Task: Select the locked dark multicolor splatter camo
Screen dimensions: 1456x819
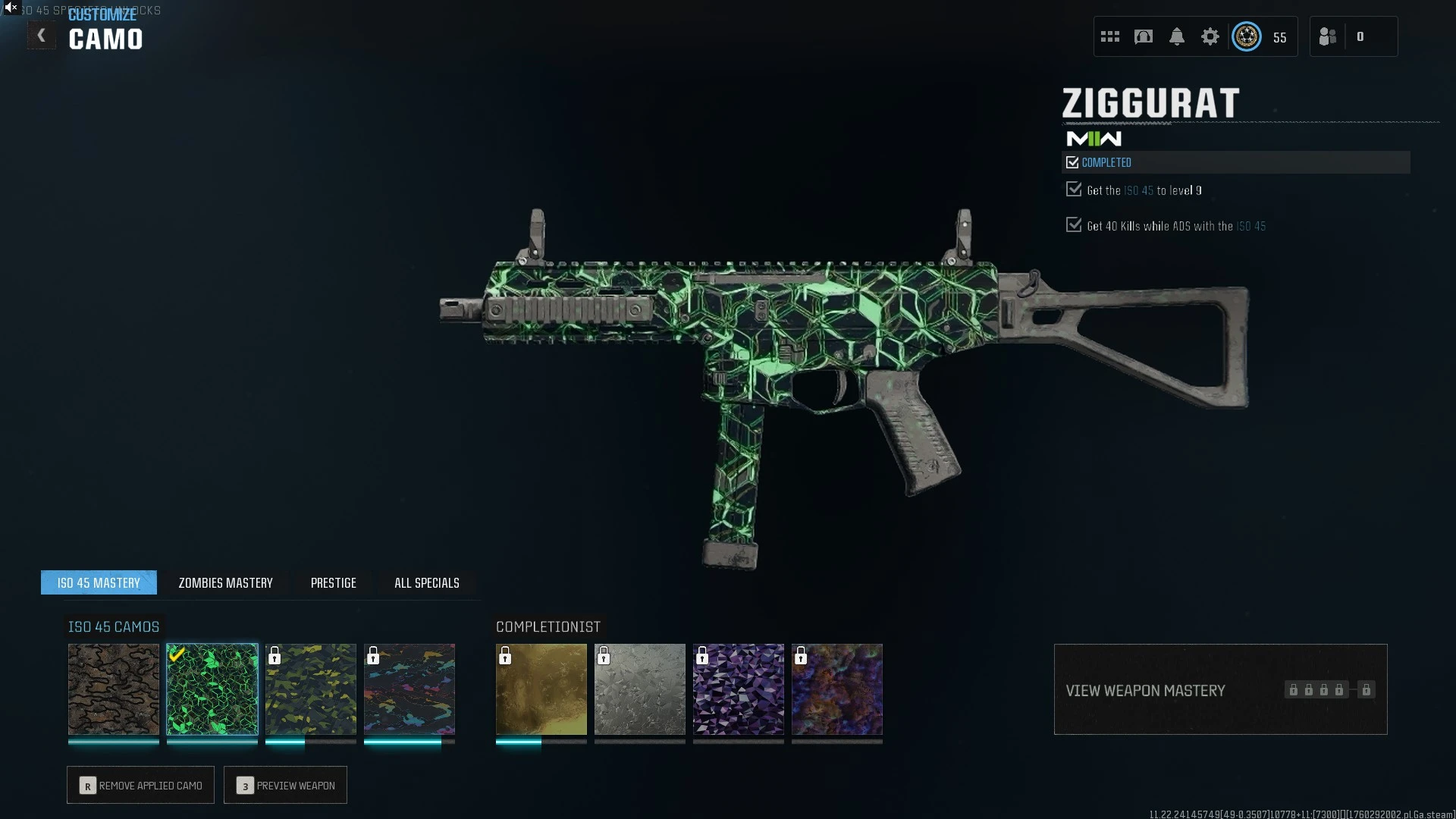Action: click(x=409, y=689)
